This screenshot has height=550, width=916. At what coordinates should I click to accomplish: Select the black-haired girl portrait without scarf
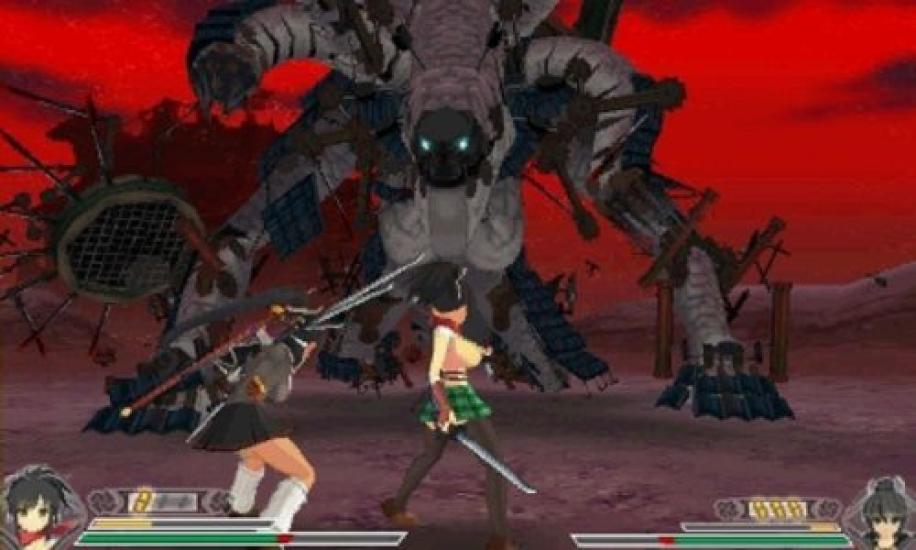879,512
